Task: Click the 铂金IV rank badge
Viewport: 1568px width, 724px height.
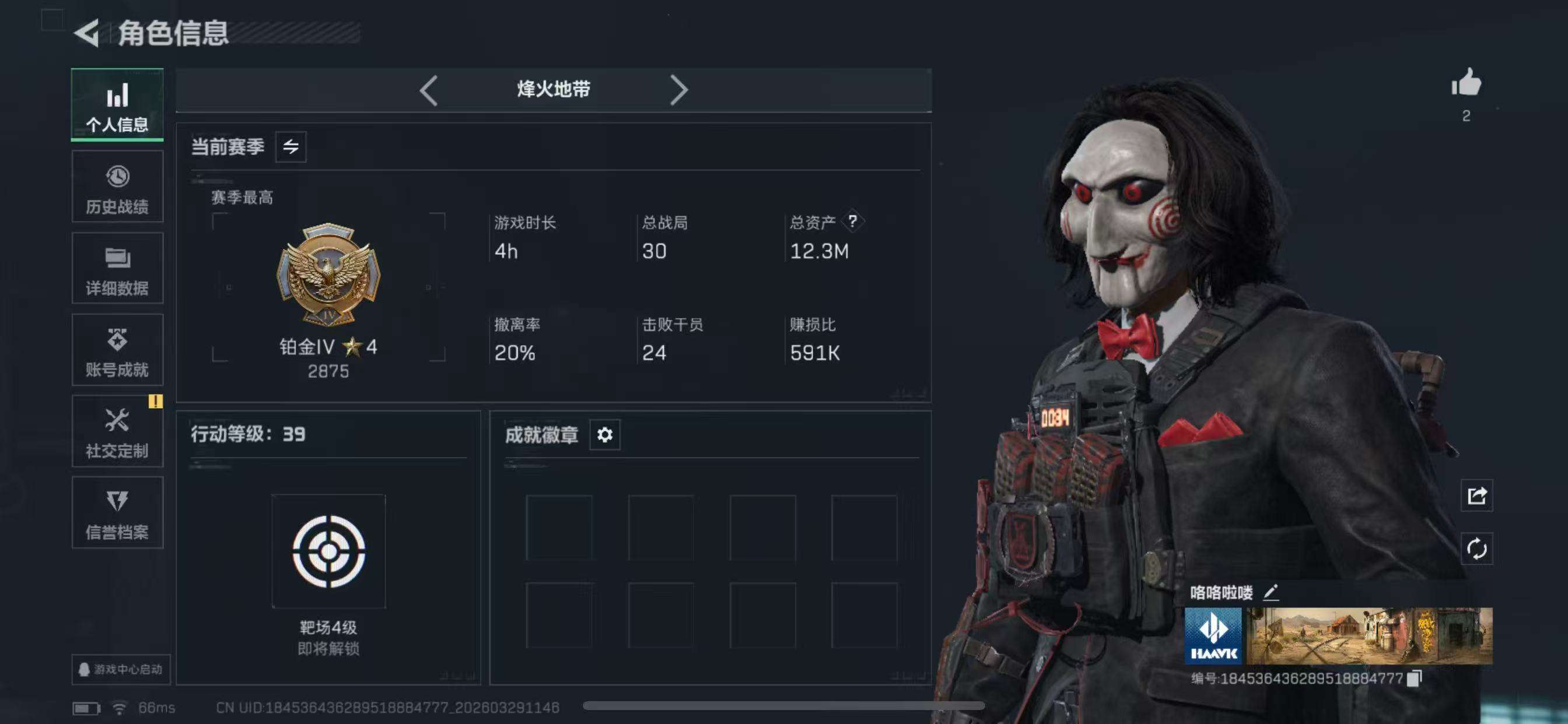Action: [328, 275]
